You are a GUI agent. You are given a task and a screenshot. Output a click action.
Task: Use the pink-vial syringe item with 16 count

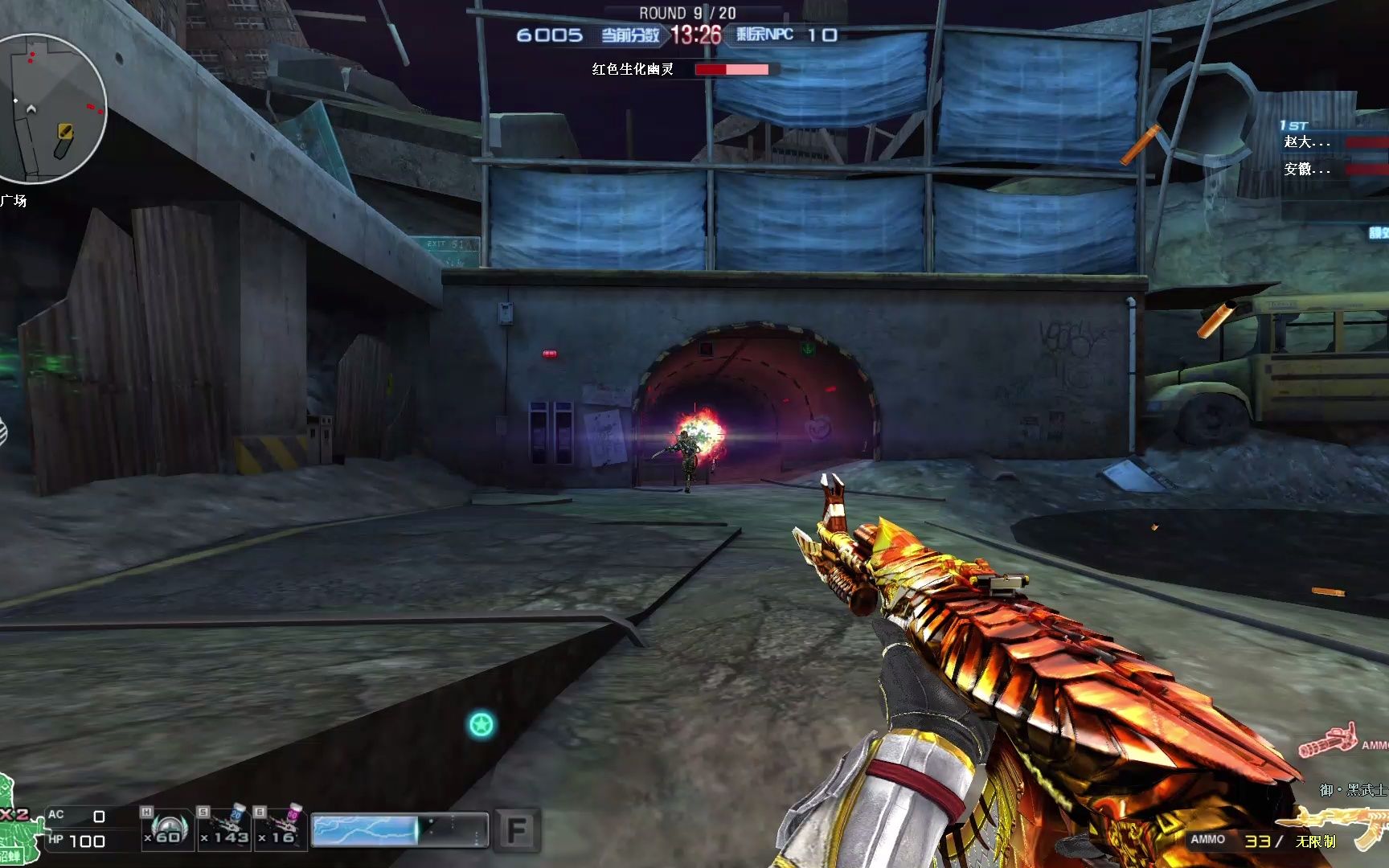point(281,828)
